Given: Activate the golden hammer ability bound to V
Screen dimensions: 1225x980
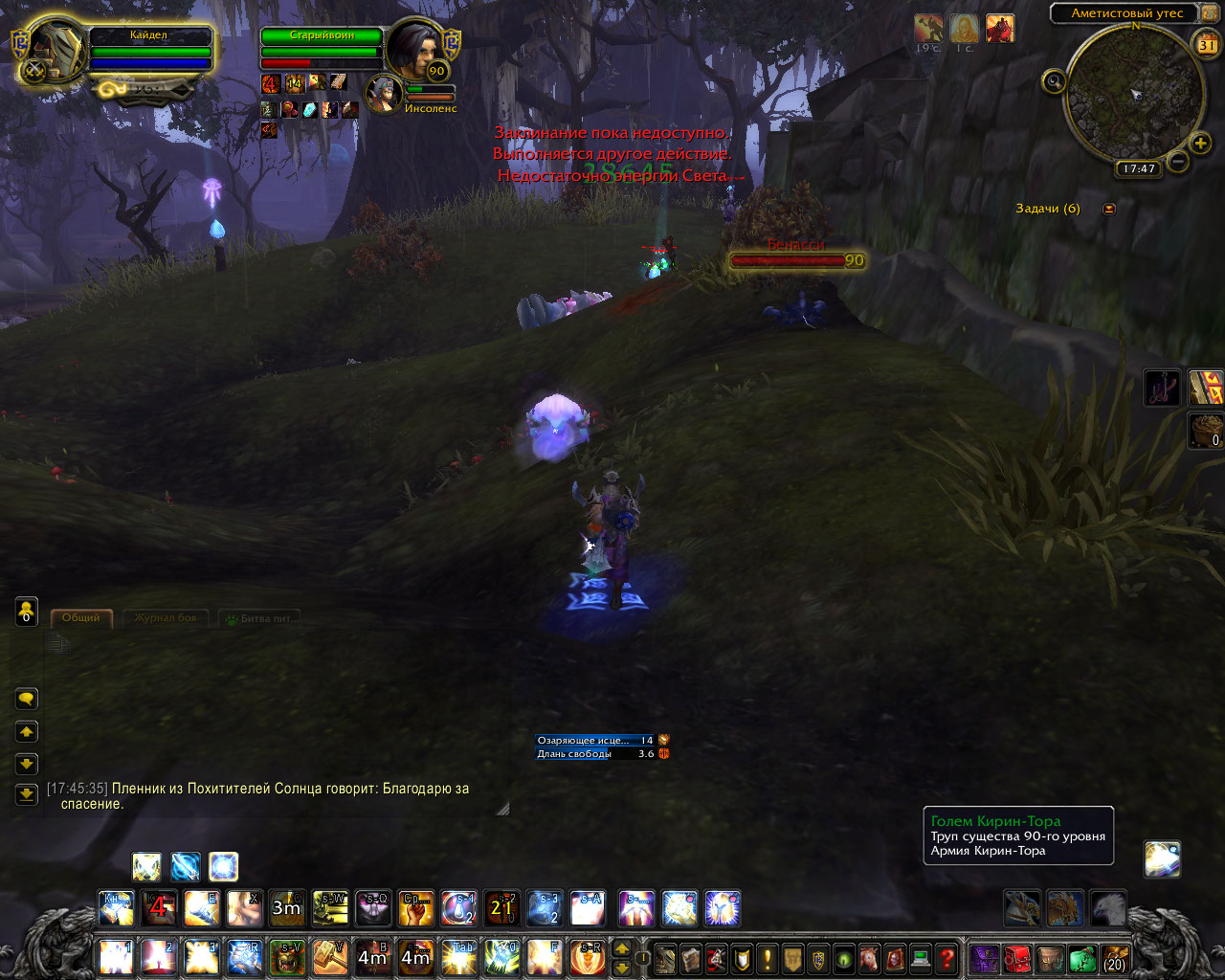Looking at the screenshot, I should click(x=329, y=957).
